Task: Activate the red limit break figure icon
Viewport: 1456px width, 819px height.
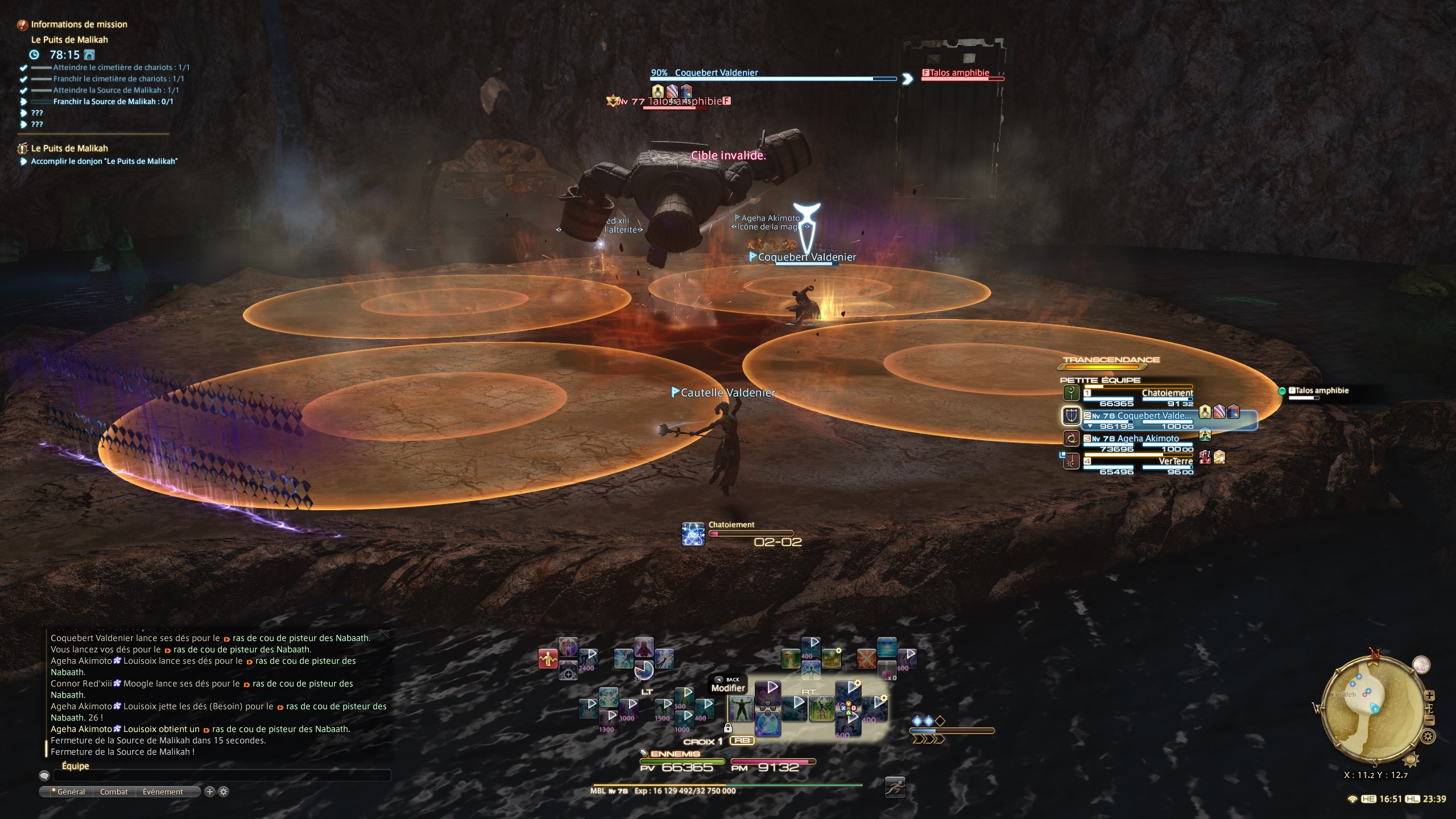Action: 548,659
